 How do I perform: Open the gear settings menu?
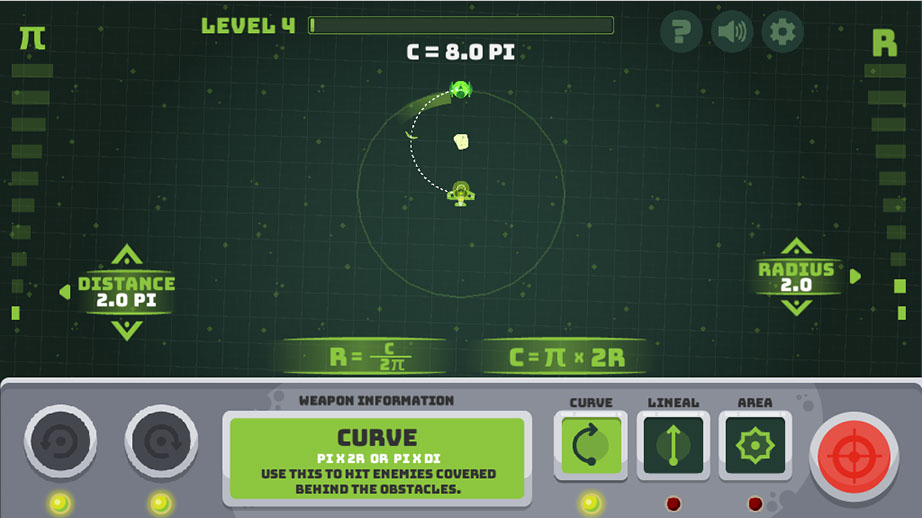(783, 33)
